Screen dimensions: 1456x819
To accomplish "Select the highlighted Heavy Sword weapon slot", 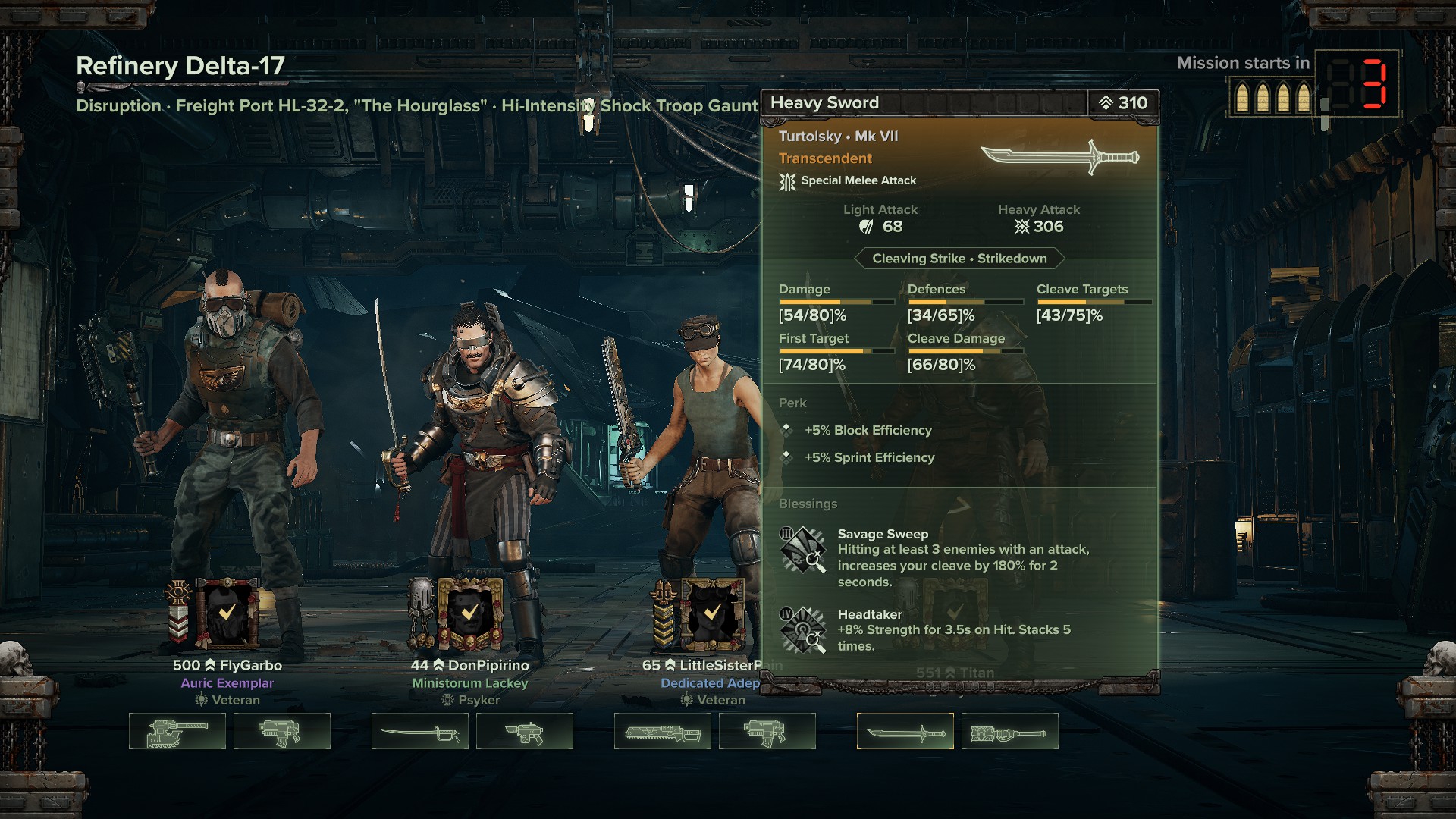I will (x=905, y=731).
